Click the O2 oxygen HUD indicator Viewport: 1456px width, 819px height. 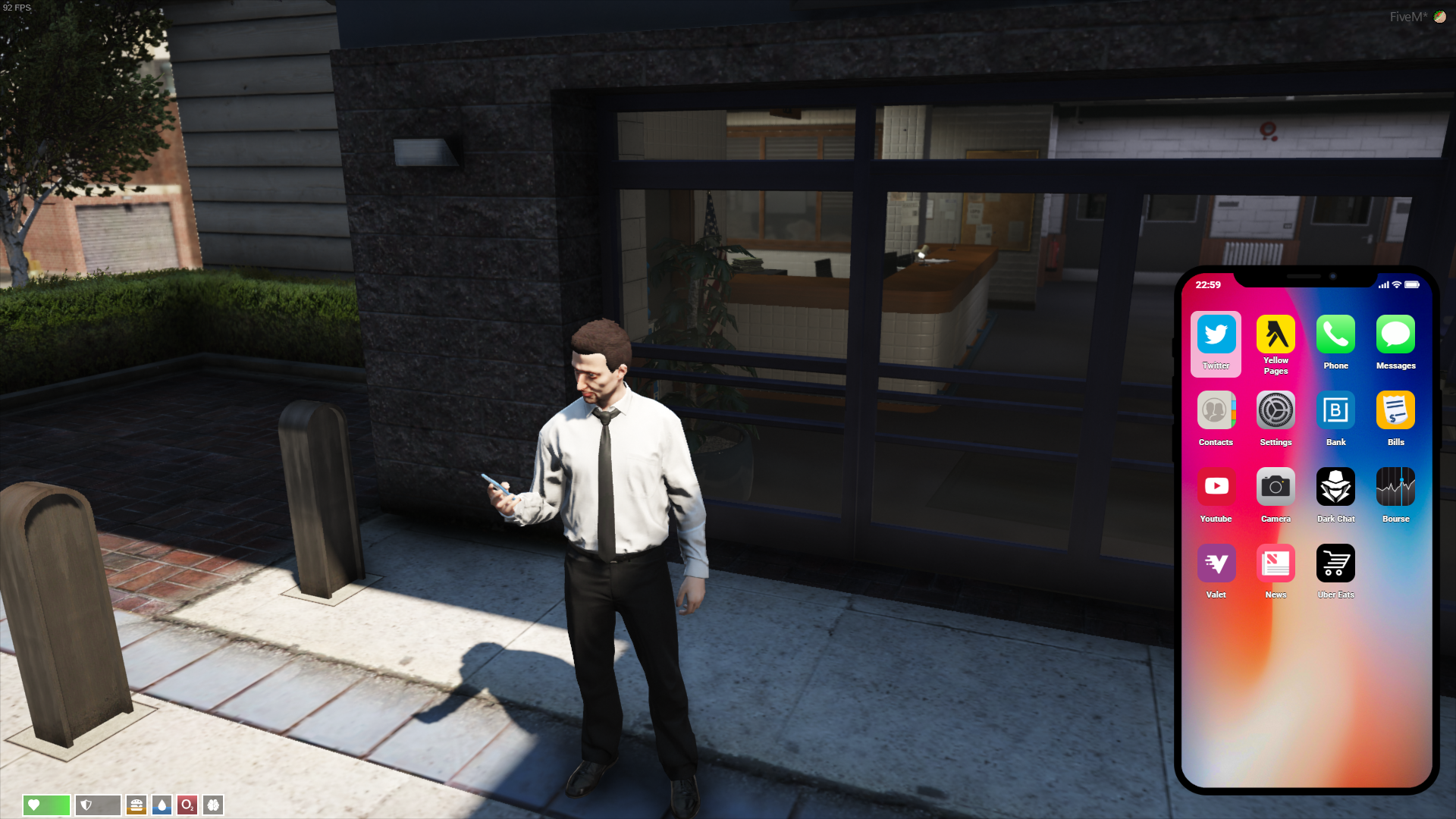[x=187, y=805]
